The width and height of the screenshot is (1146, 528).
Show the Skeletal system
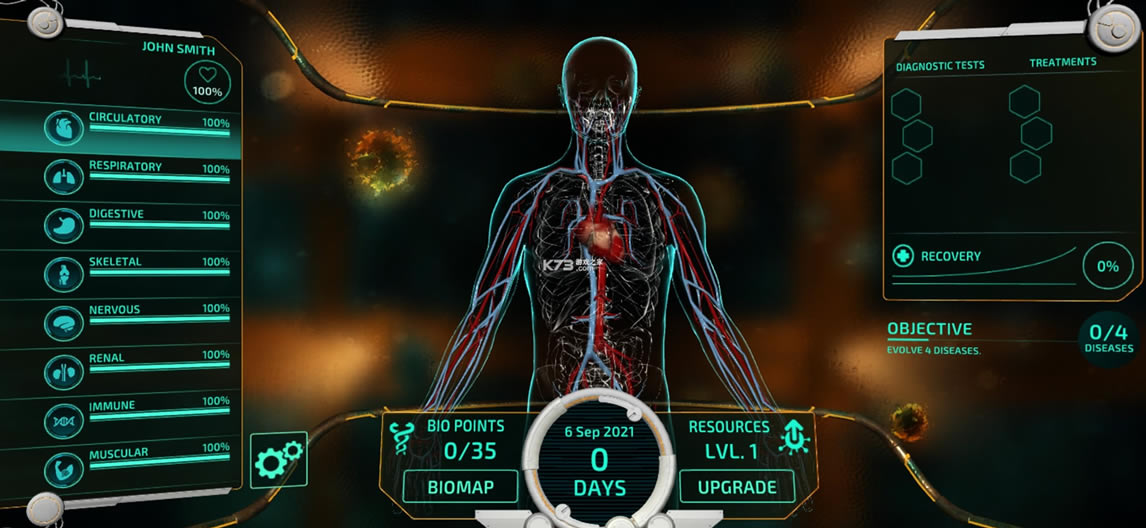click(140, 269)
